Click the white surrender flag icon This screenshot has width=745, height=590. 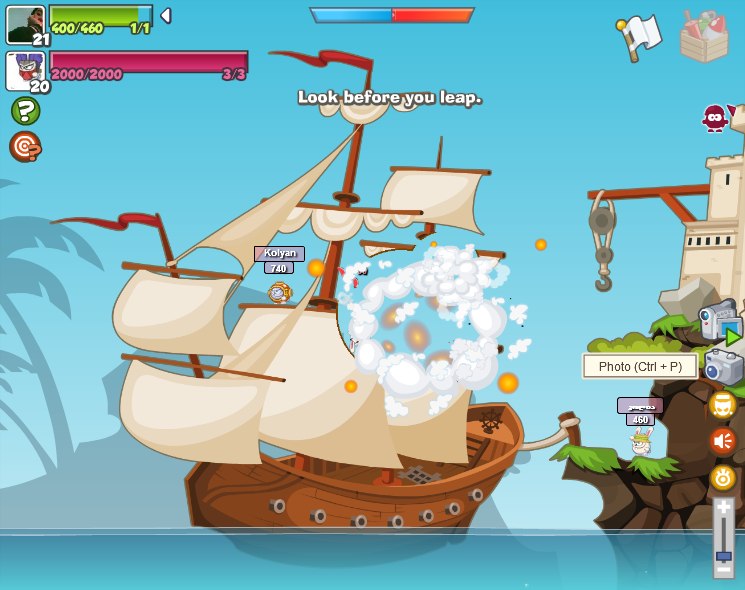641,37
